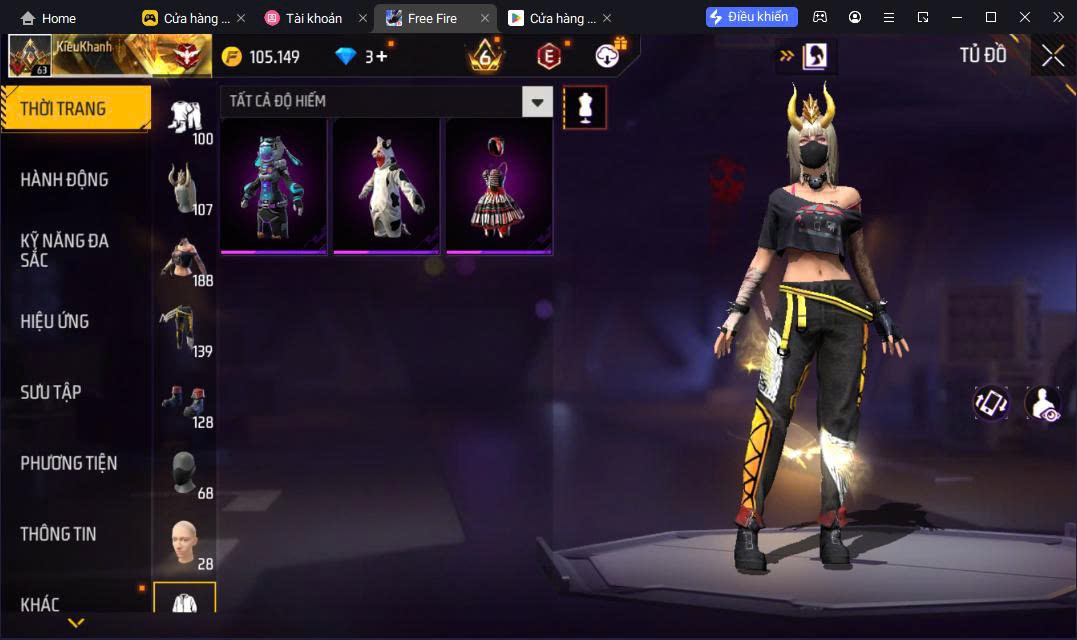This screenshot has width=1077, height=640.
Task: Open the Hiệu Ứng category
Action: pos(55,321)
